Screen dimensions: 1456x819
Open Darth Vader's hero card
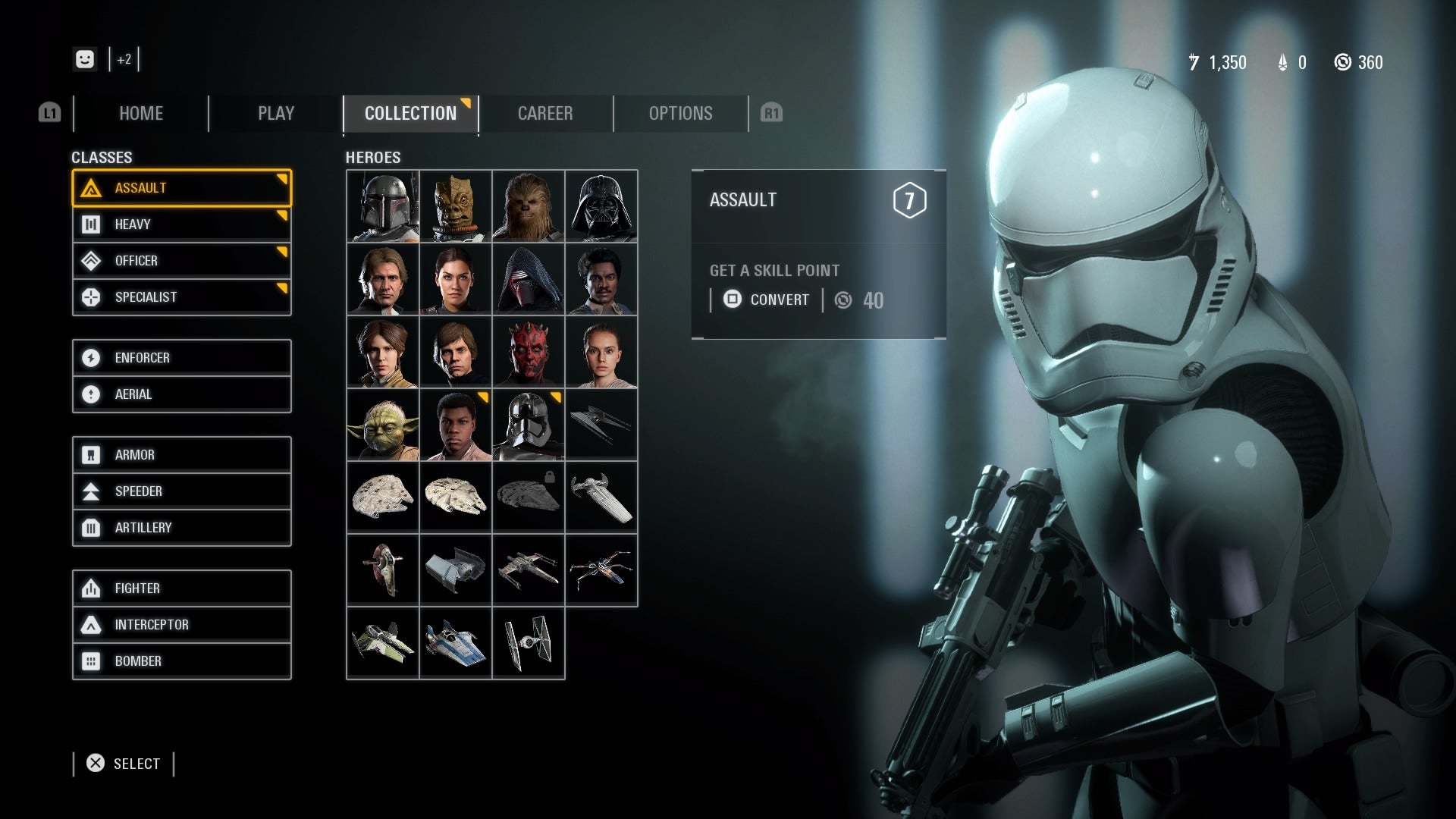(601, 206)
